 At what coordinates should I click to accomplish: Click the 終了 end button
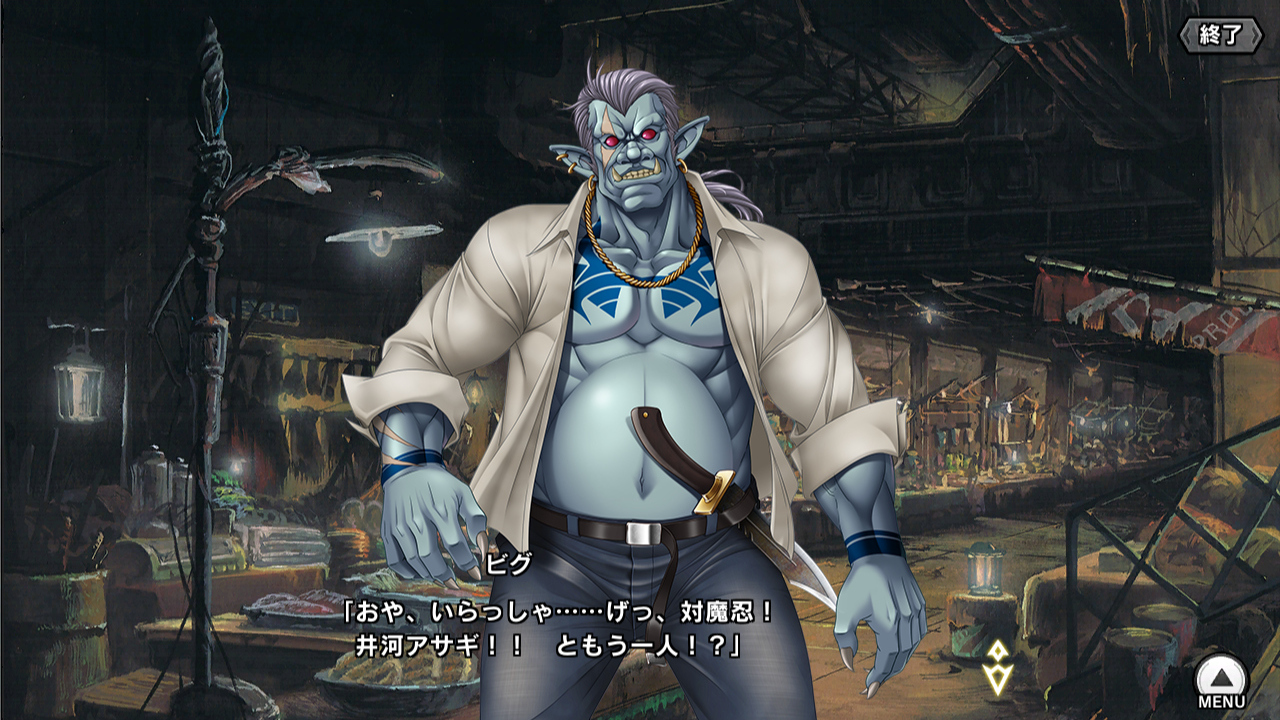click(1221, 35)
